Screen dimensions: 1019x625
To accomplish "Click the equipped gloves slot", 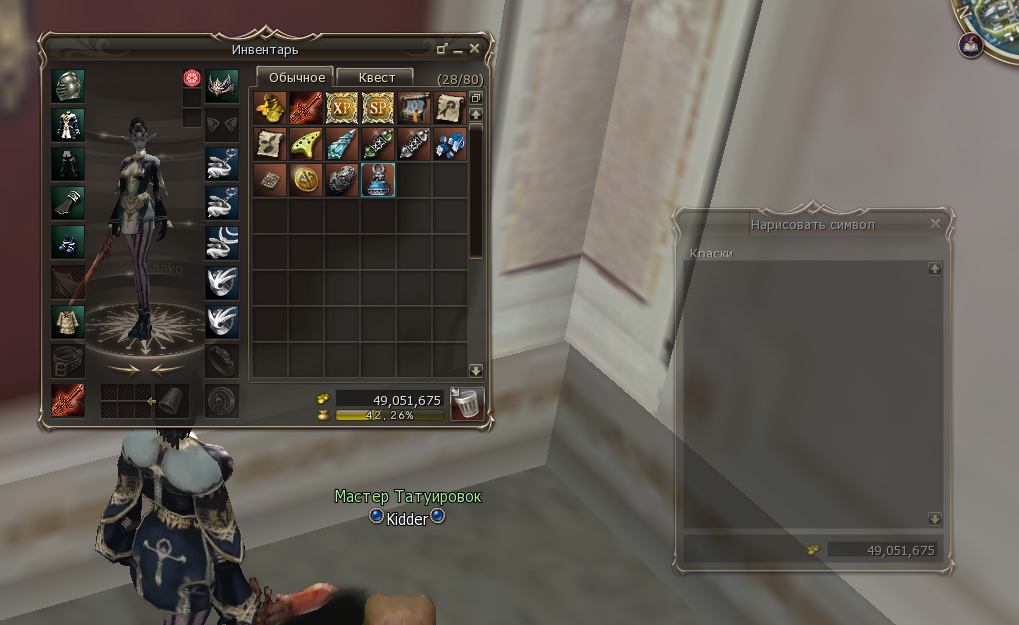I will tap(68, 203).
